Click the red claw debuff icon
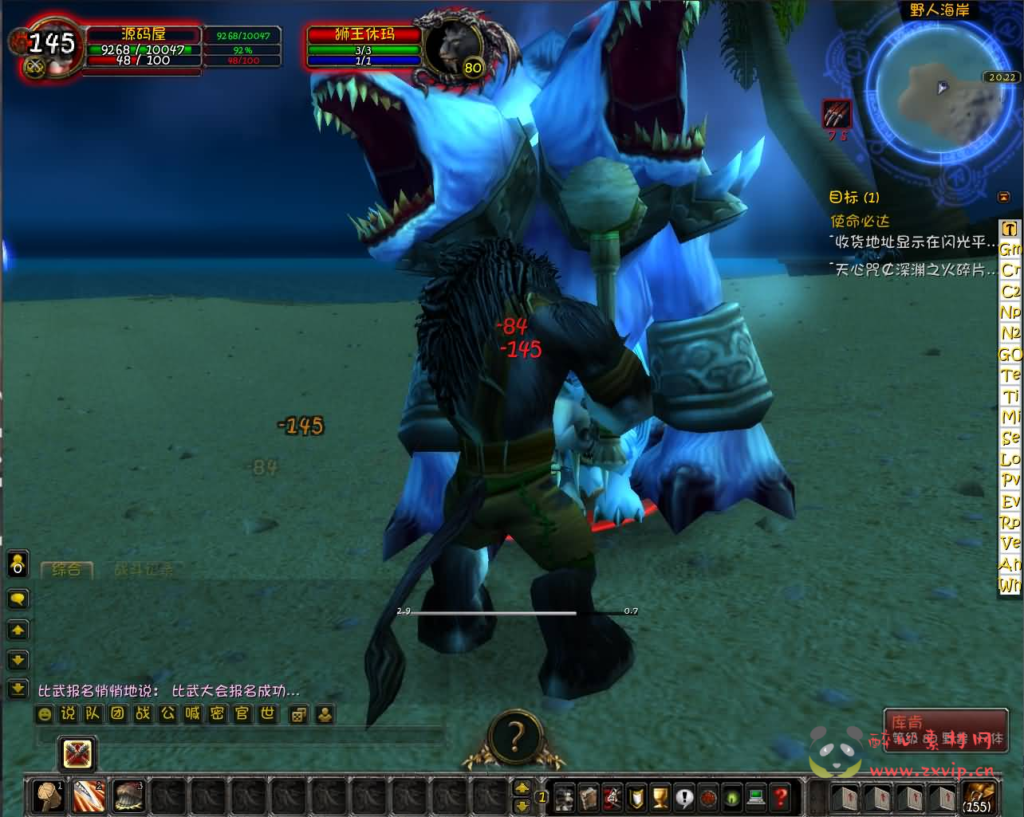 tap(837, 113)
